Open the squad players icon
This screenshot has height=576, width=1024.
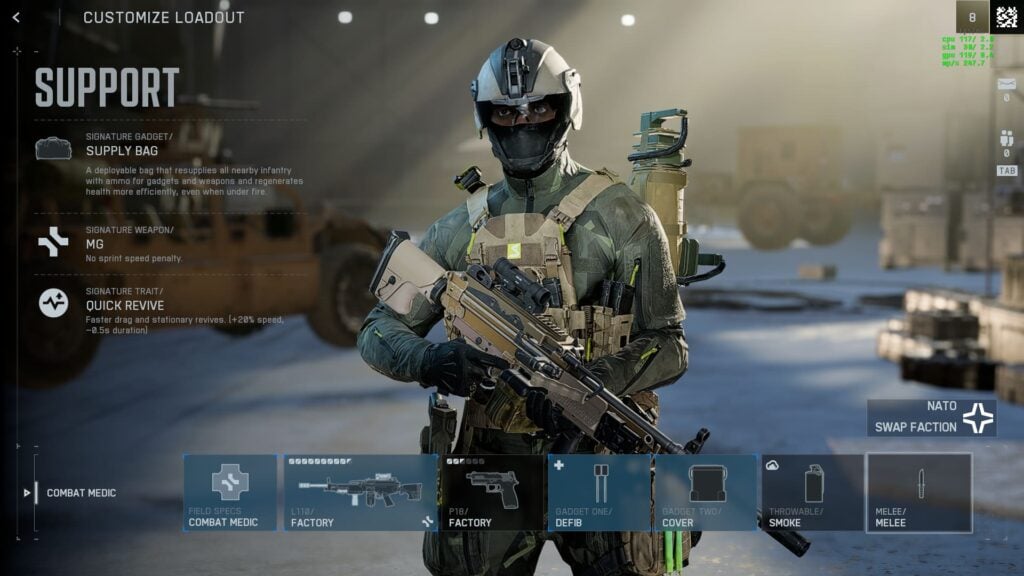pos(1007,139)
